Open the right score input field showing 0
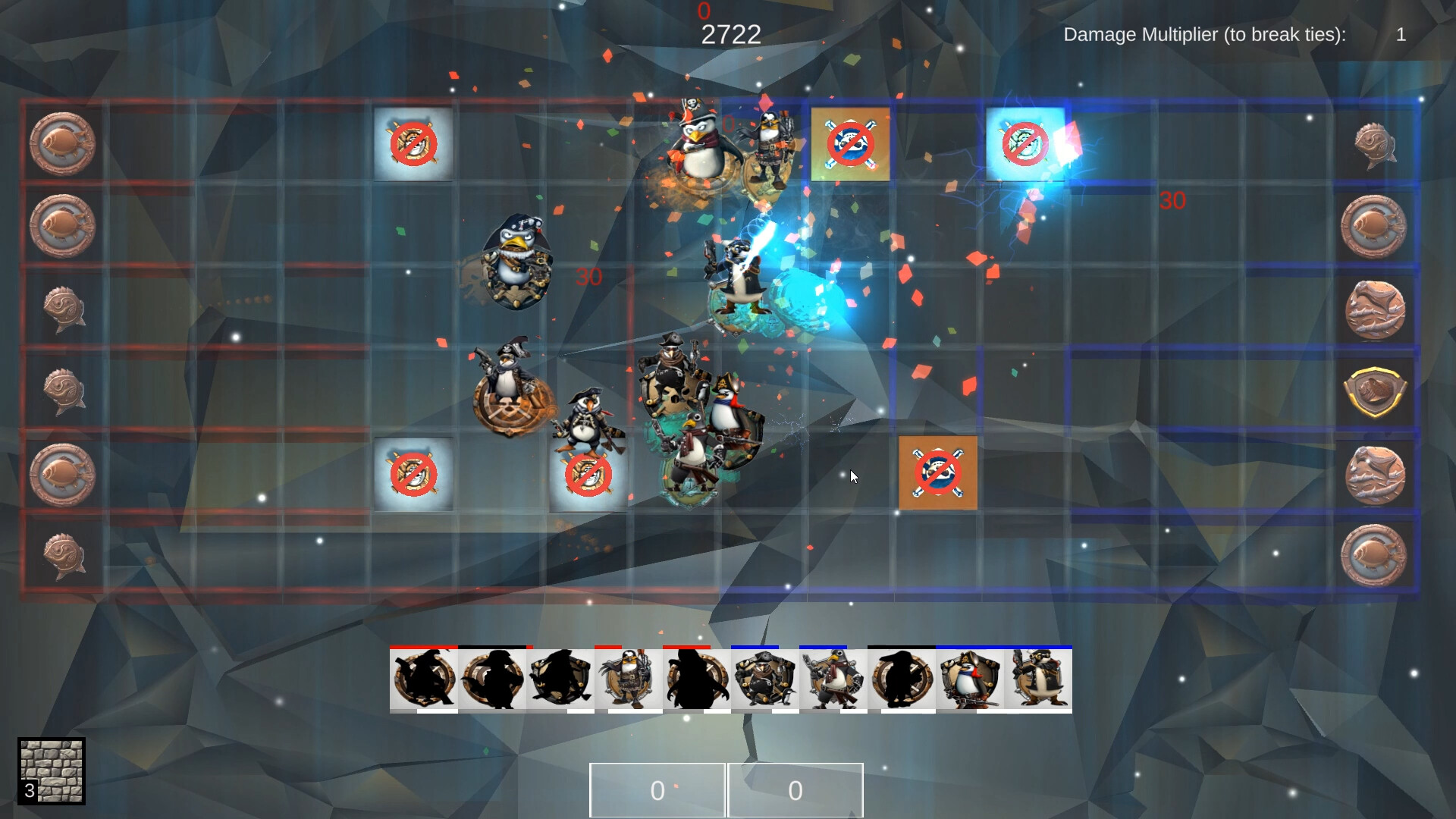 tap(795, 789)
